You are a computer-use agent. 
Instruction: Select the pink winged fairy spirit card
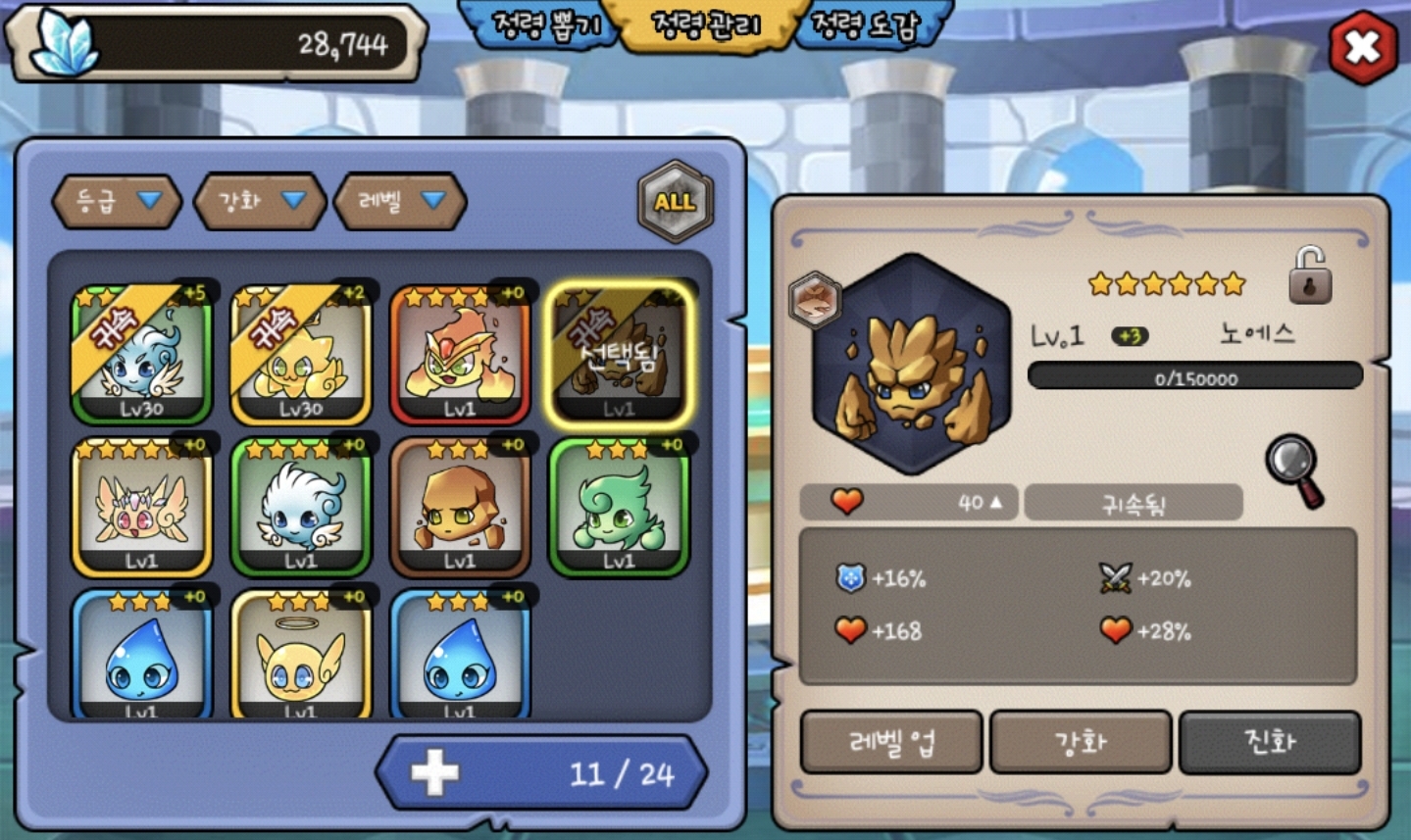(142, 507)
